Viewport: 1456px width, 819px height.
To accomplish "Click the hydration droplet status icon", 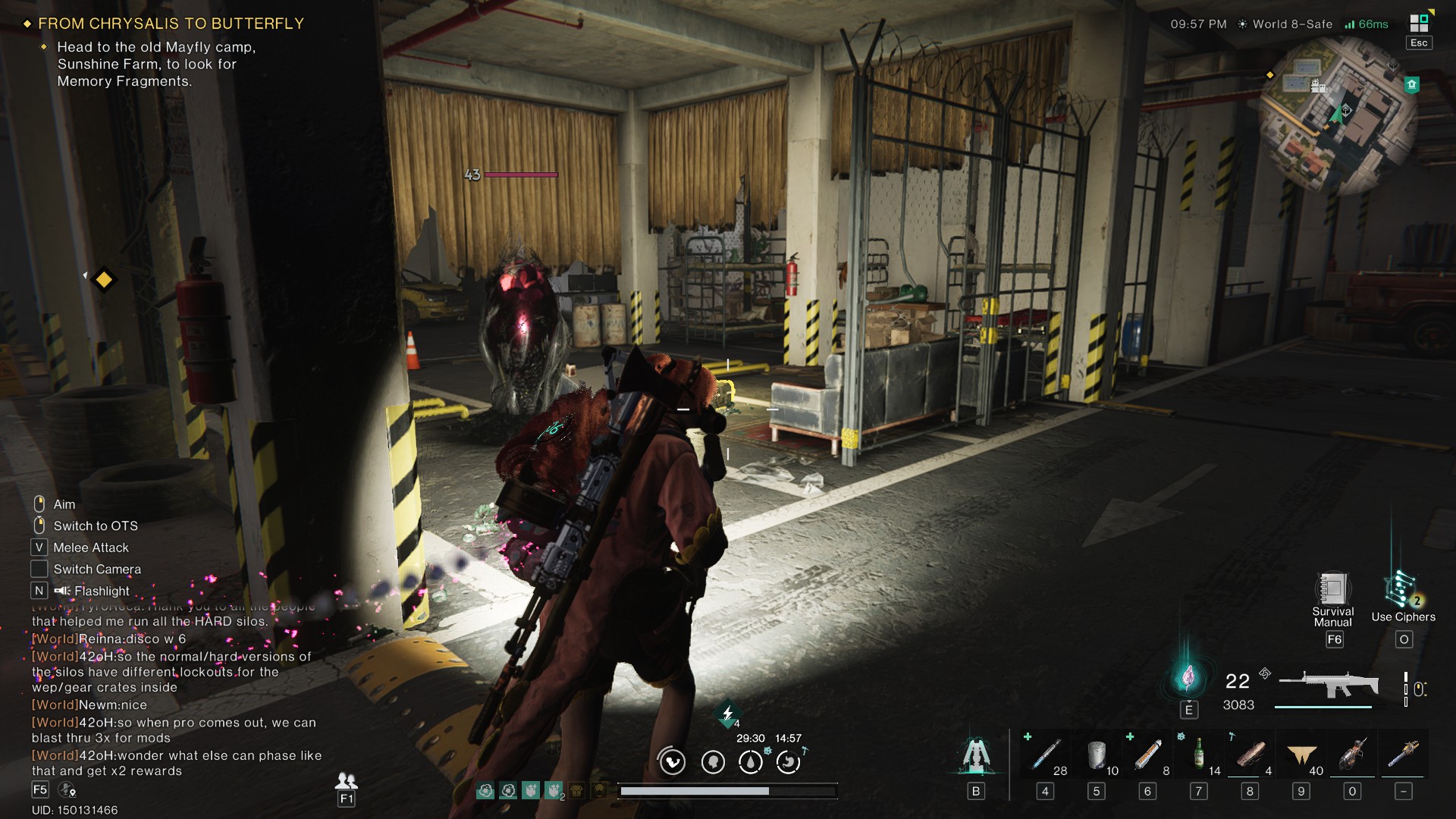I will pyautogui.click(x=752, y=761).
